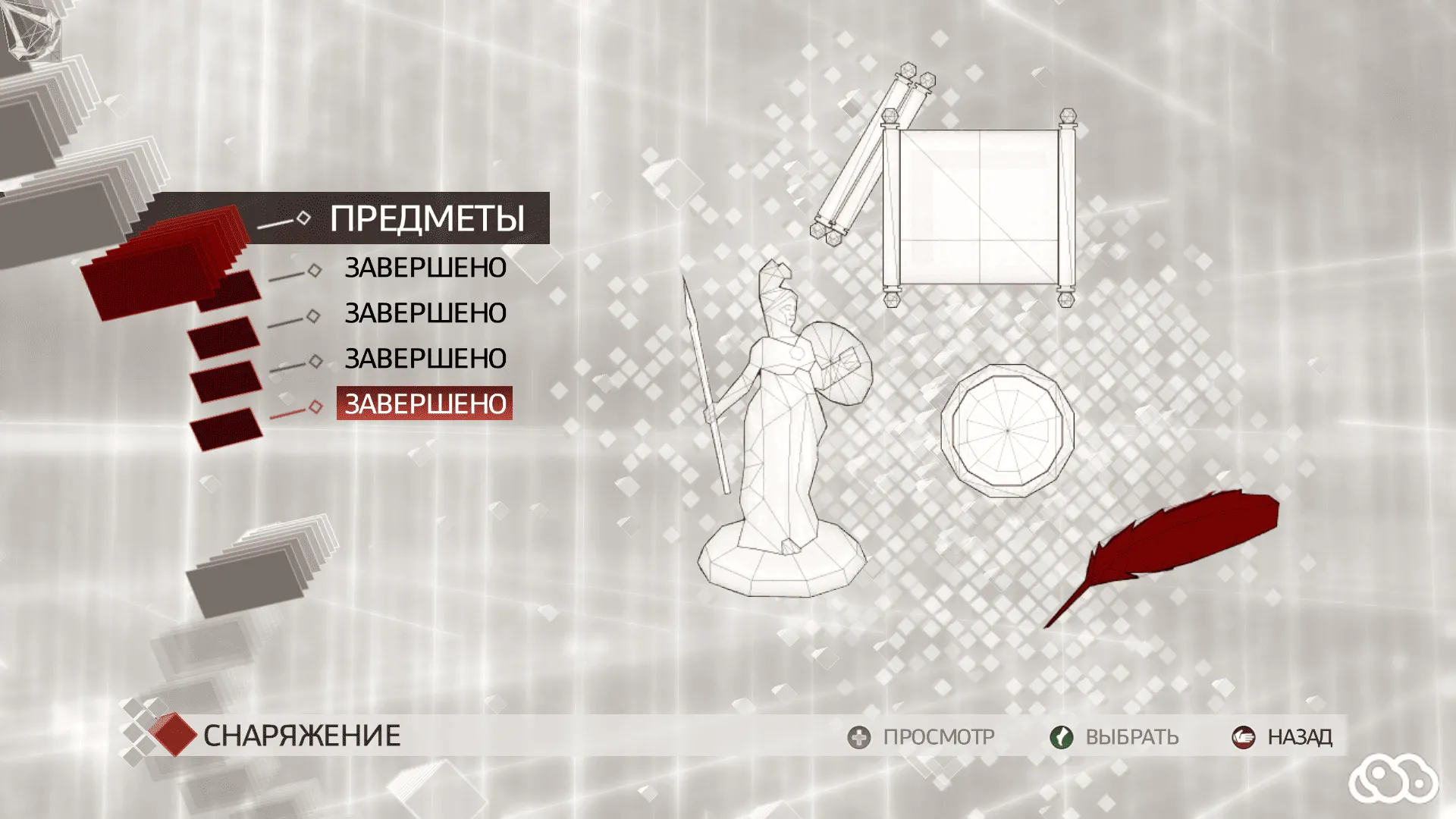
Task: Click the ПРОСМОТР view button icon
Action: tap(858, 736)
